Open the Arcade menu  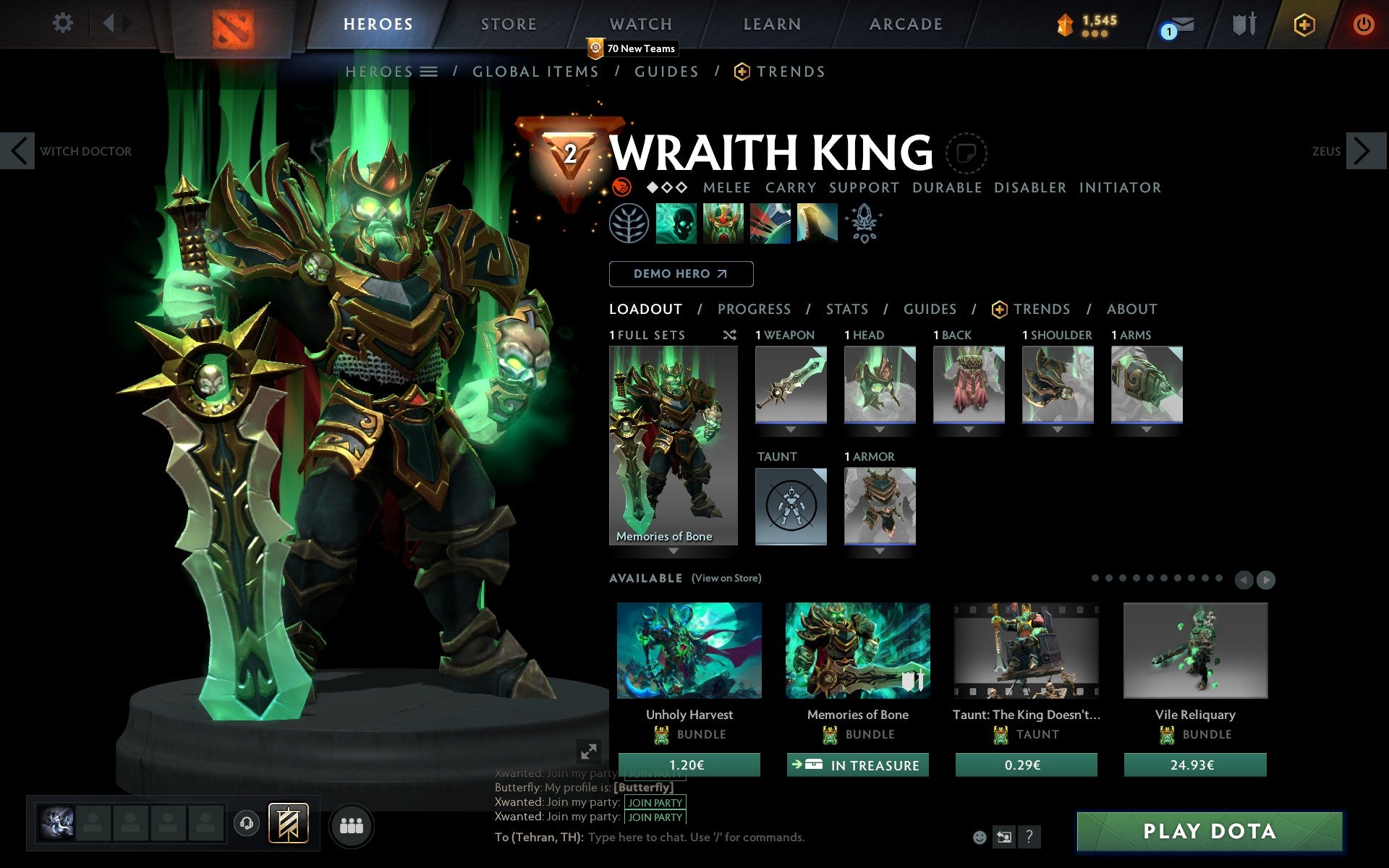point(905,23)
